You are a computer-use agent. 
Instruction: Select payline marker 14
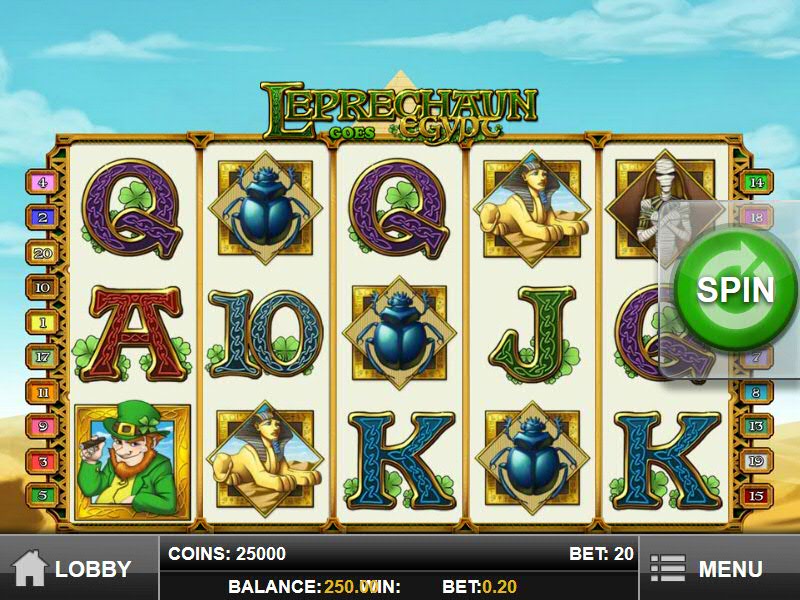[756, 183]
